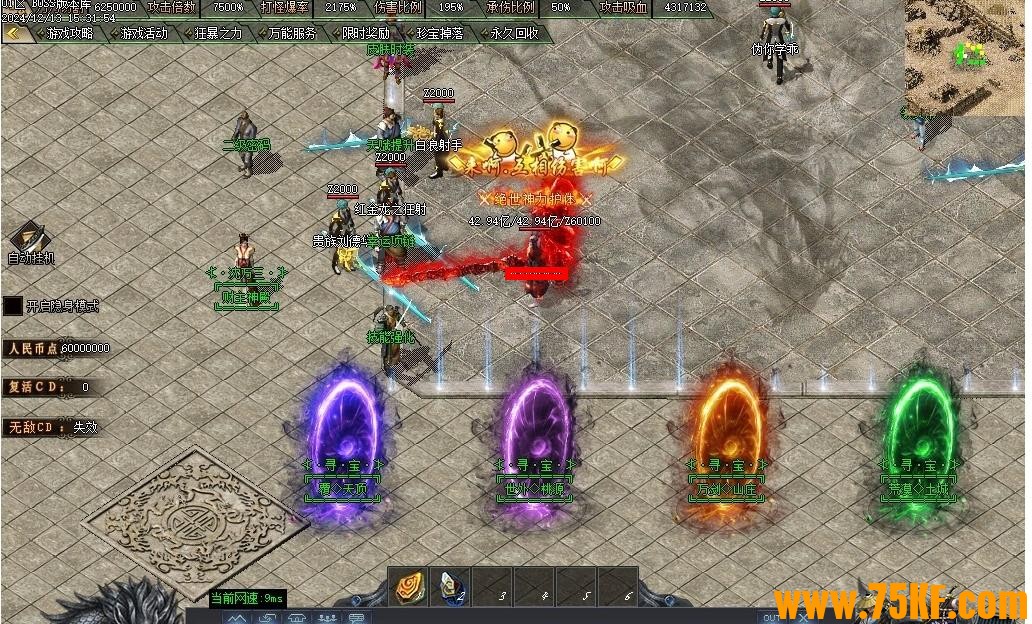Screen dimensions: 1032x624
Task: Click the mountain icon on the bottom toolbar
Action: tap(236, 618)
